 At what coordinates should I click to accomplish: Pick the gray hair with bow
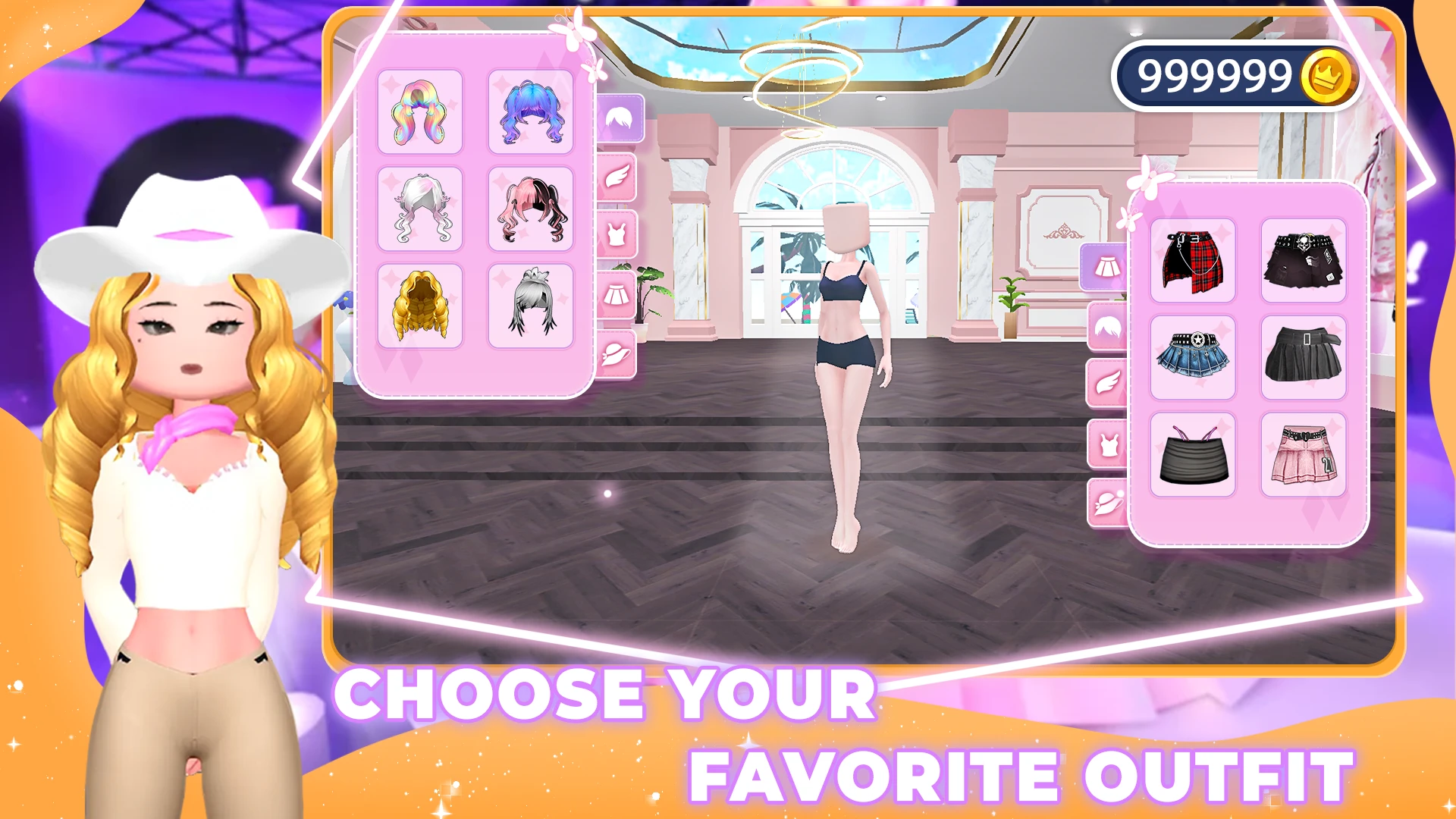click(531, 306)
